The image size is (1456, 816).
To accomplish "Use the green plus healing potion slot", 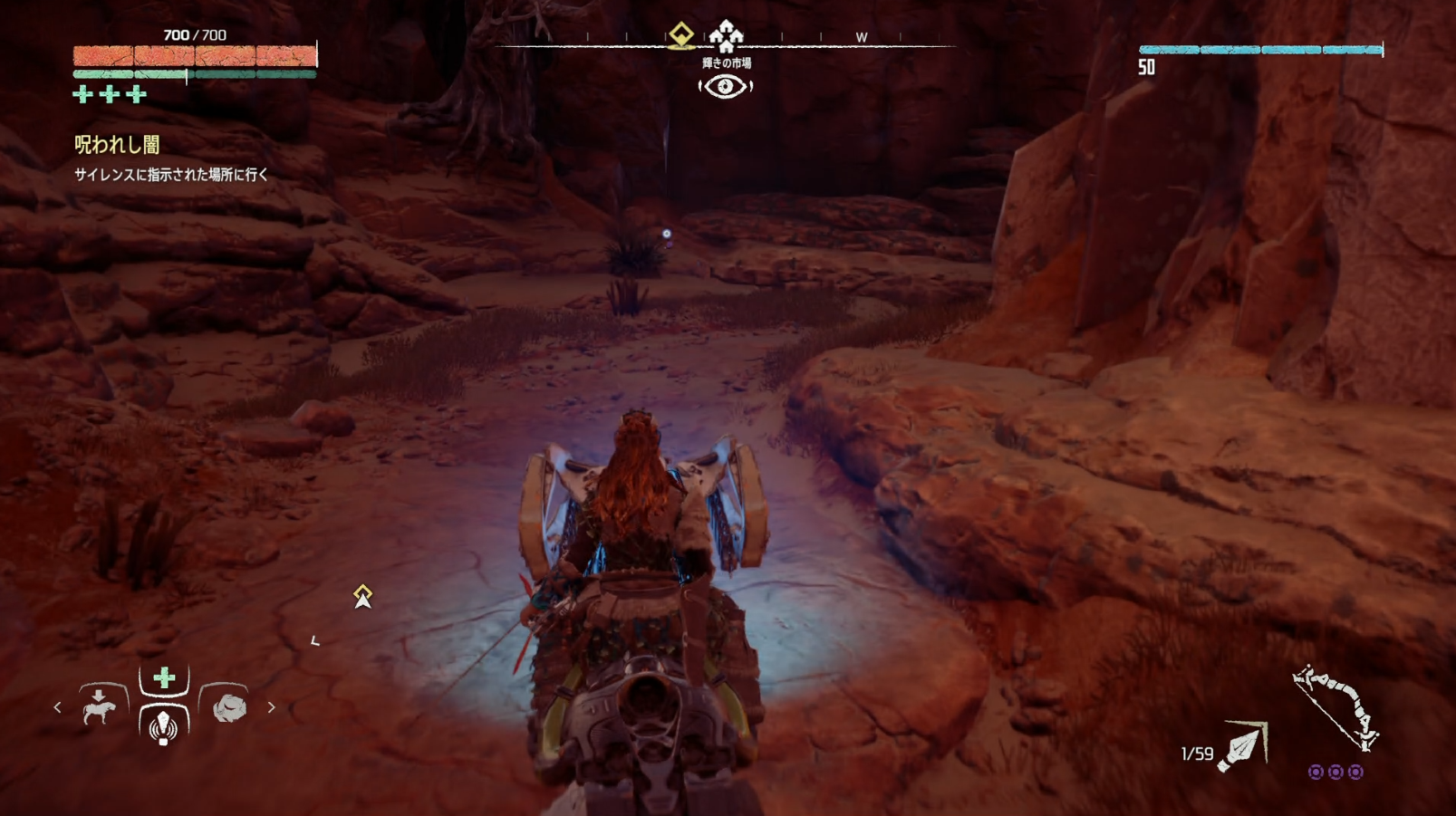I will pyautogui.click(x=164, y=678).
